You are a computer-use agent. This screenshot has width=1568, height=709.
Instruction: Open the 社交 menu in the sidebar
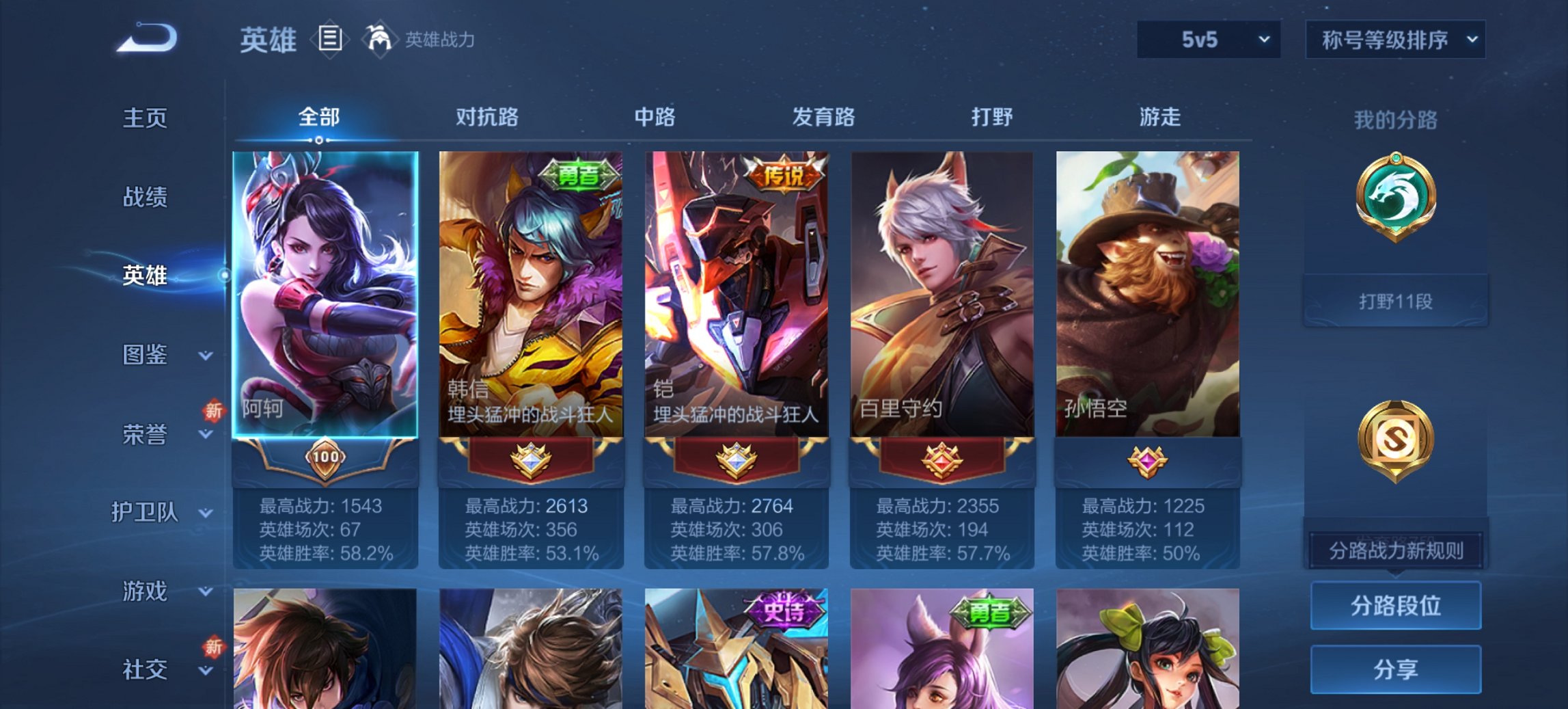146,669
